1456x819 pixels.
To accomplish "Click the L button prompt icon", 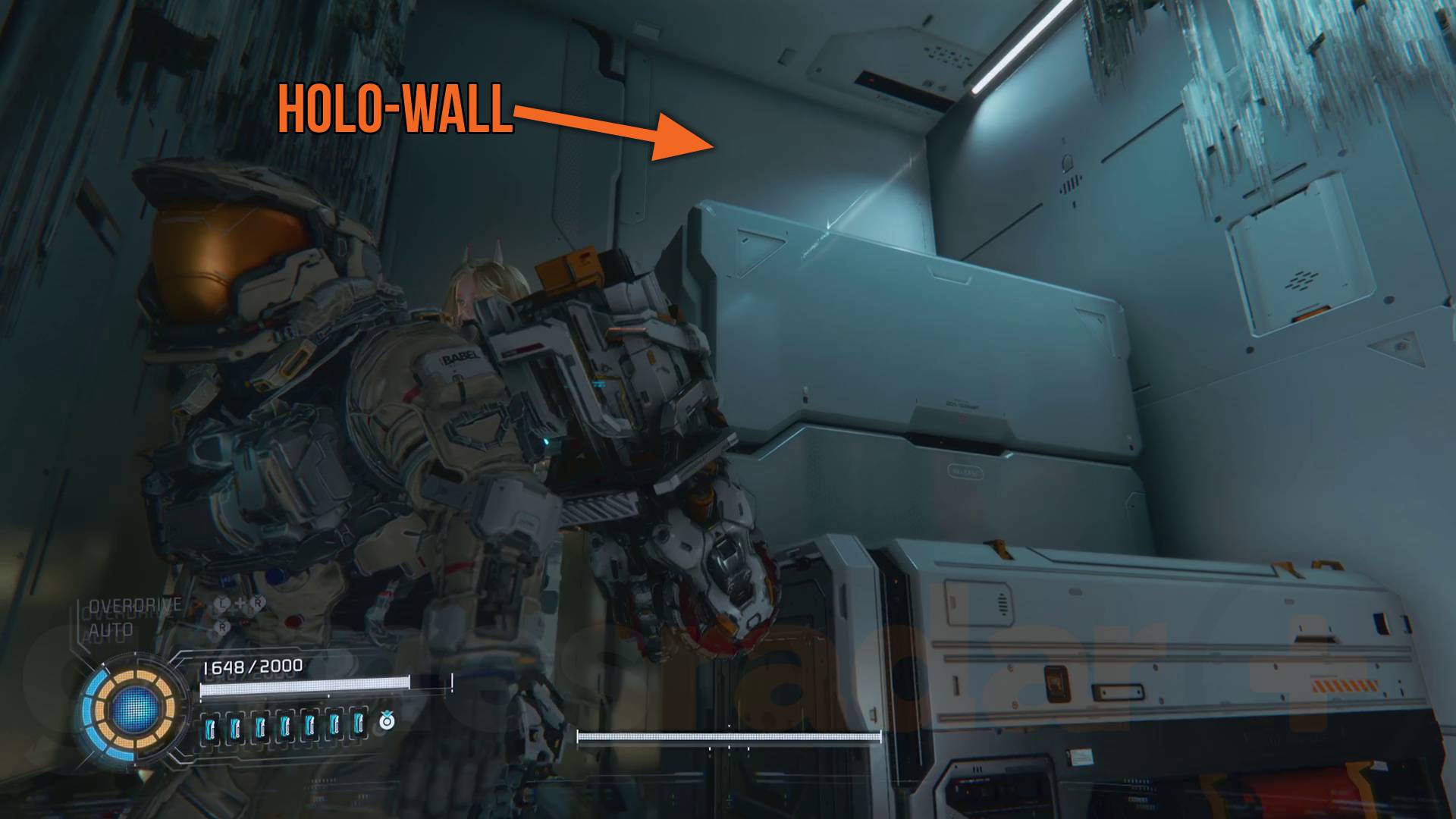I will 222,603.
